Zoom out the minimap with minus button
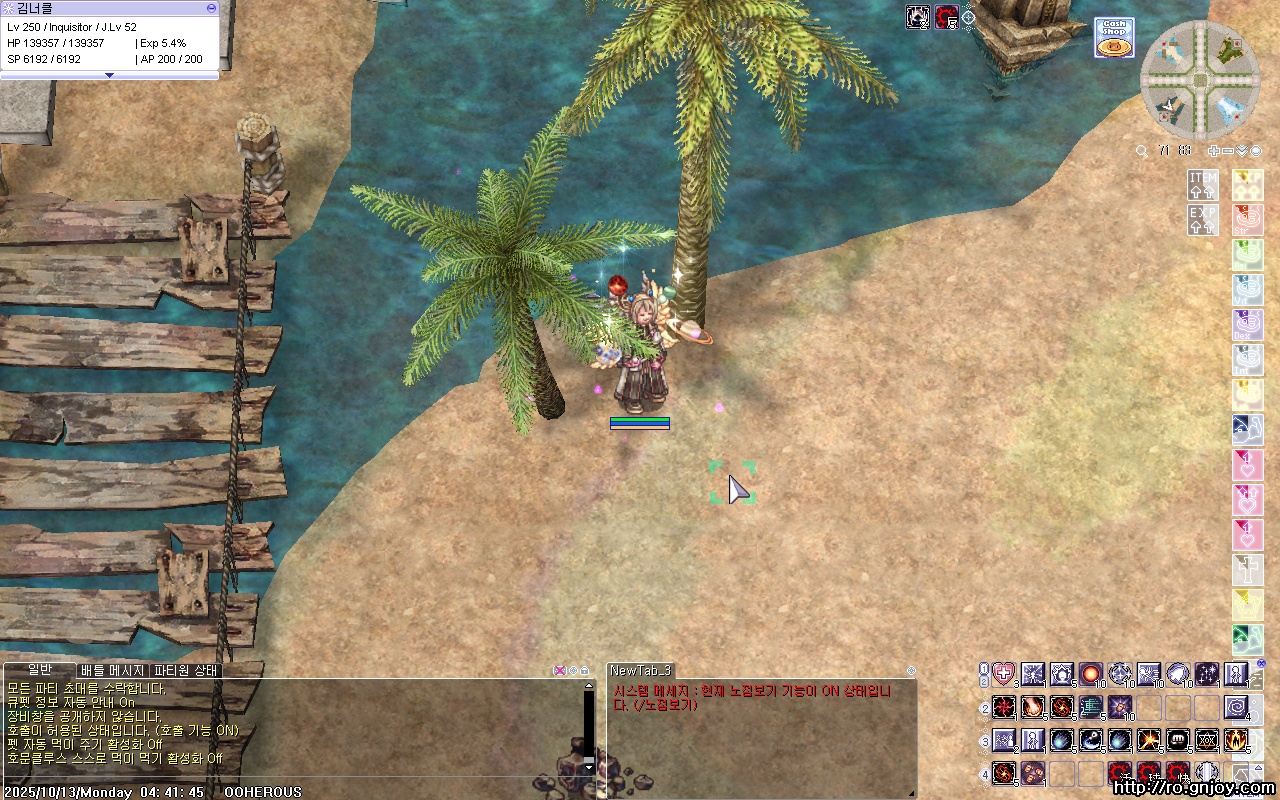This screenshot has height=800, width=1280. tap(1228, 151)
